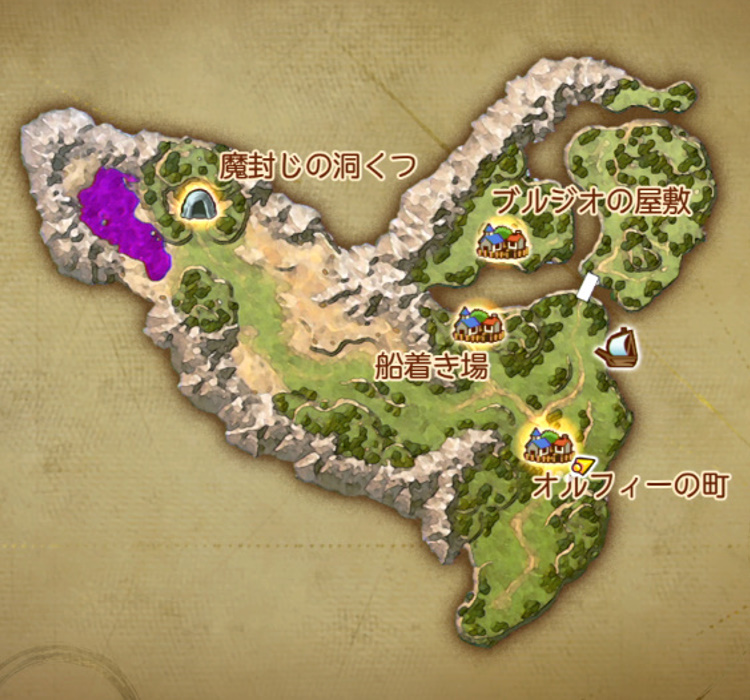
Task: Open the オルフィーの町 town marker
Action: tap(548, 440)
